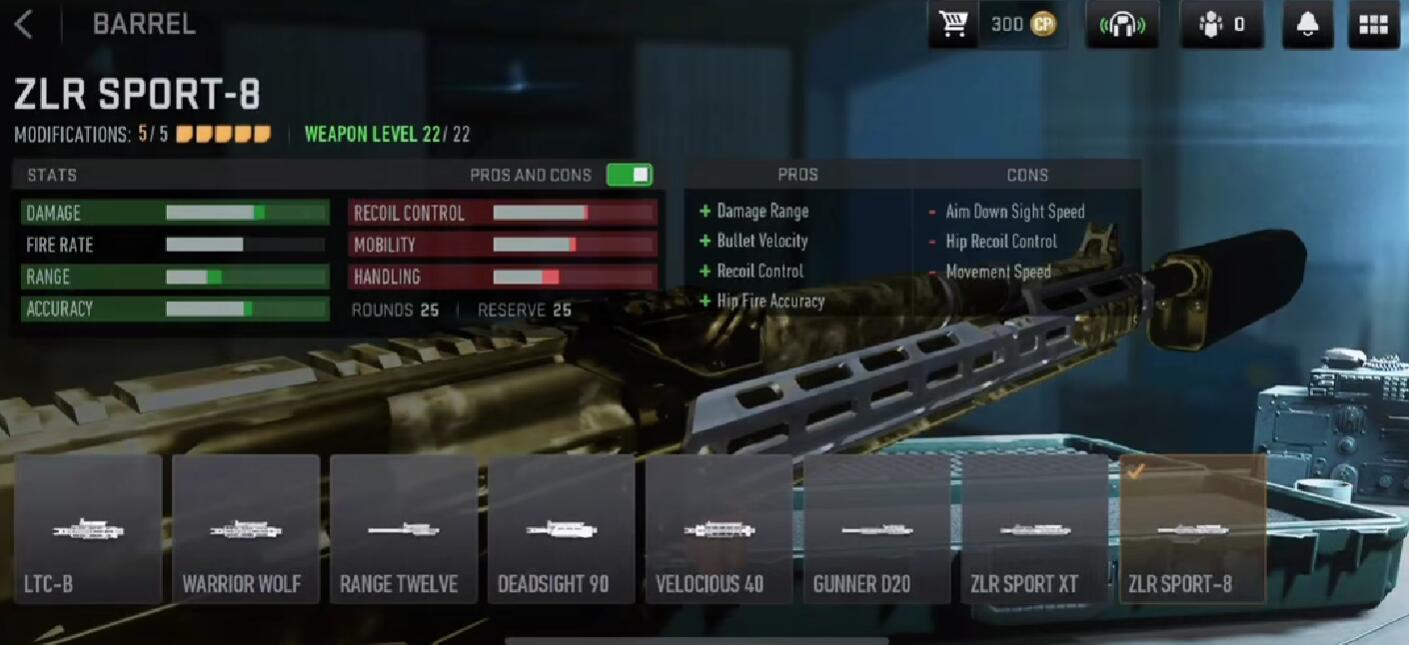Pick the Deadsight 90 barrel

click(x=561, y=529)
